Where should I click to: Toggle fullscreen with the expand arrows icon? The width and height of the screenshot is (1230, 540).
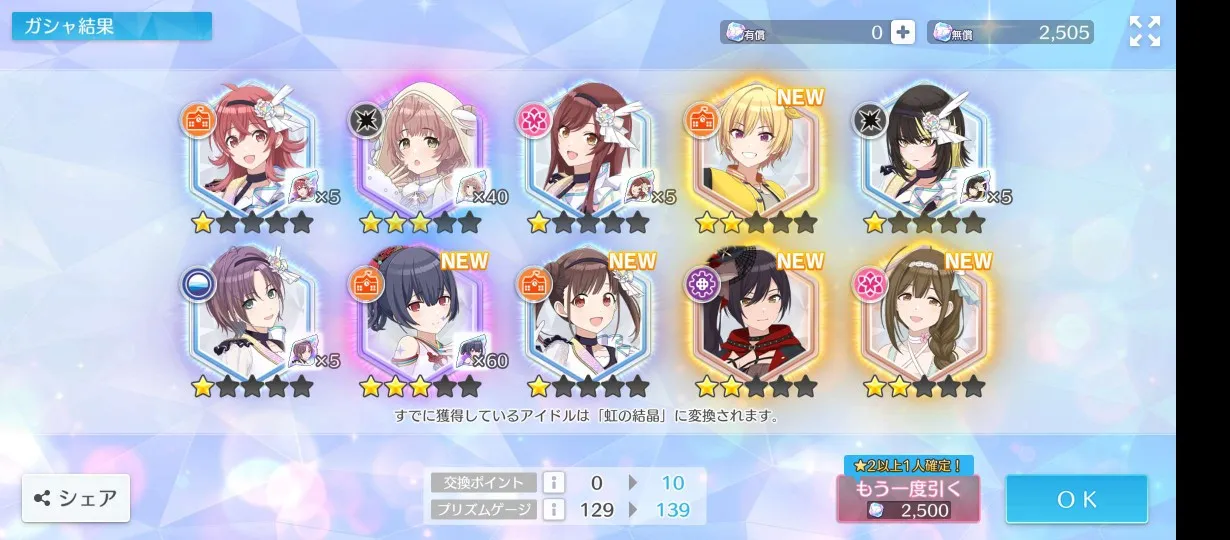(x=1144, y=32)
